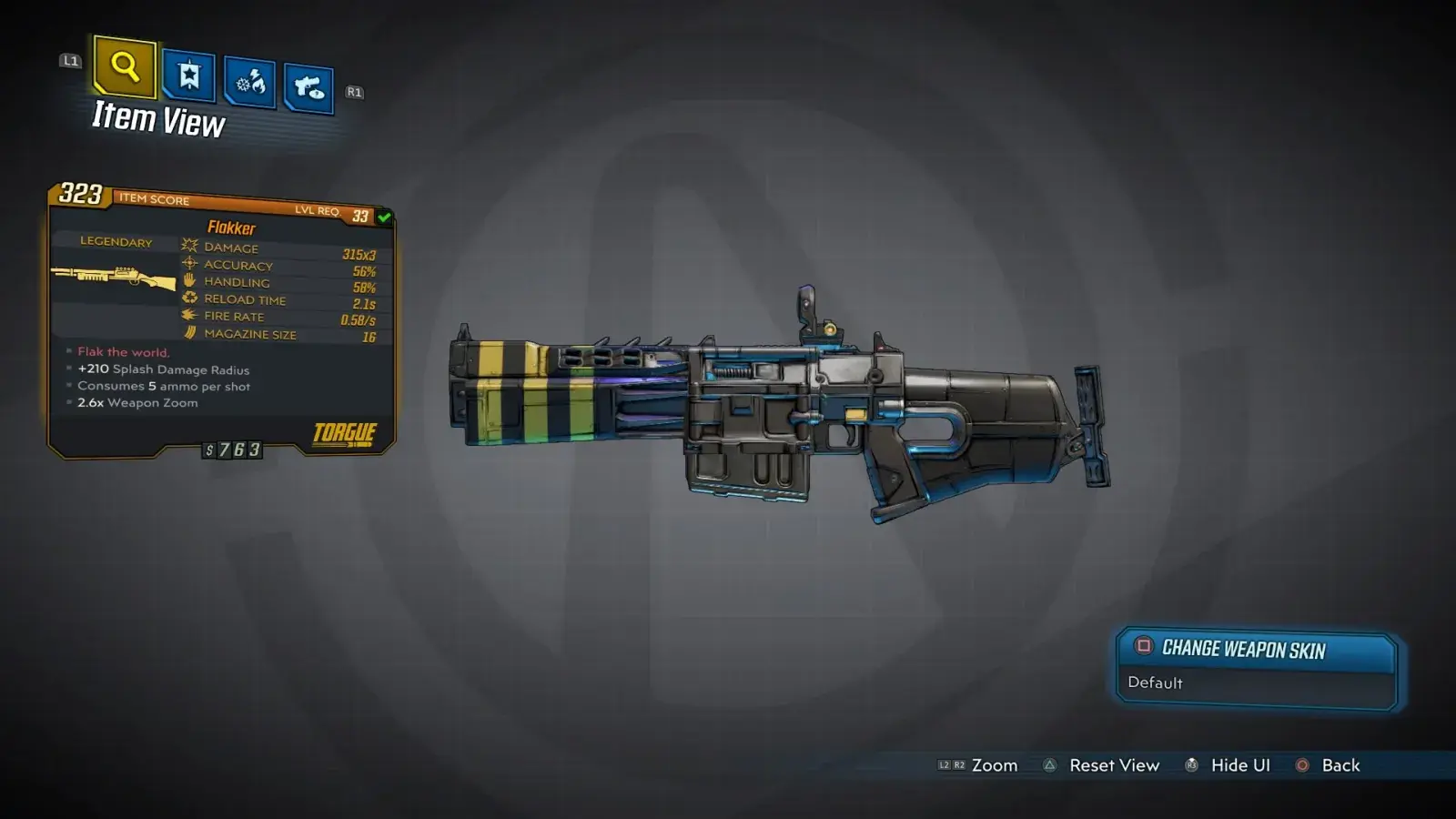Switch to the star banner tab
1456x819 pixels.
pyautogui.click(x=188, y=76)
